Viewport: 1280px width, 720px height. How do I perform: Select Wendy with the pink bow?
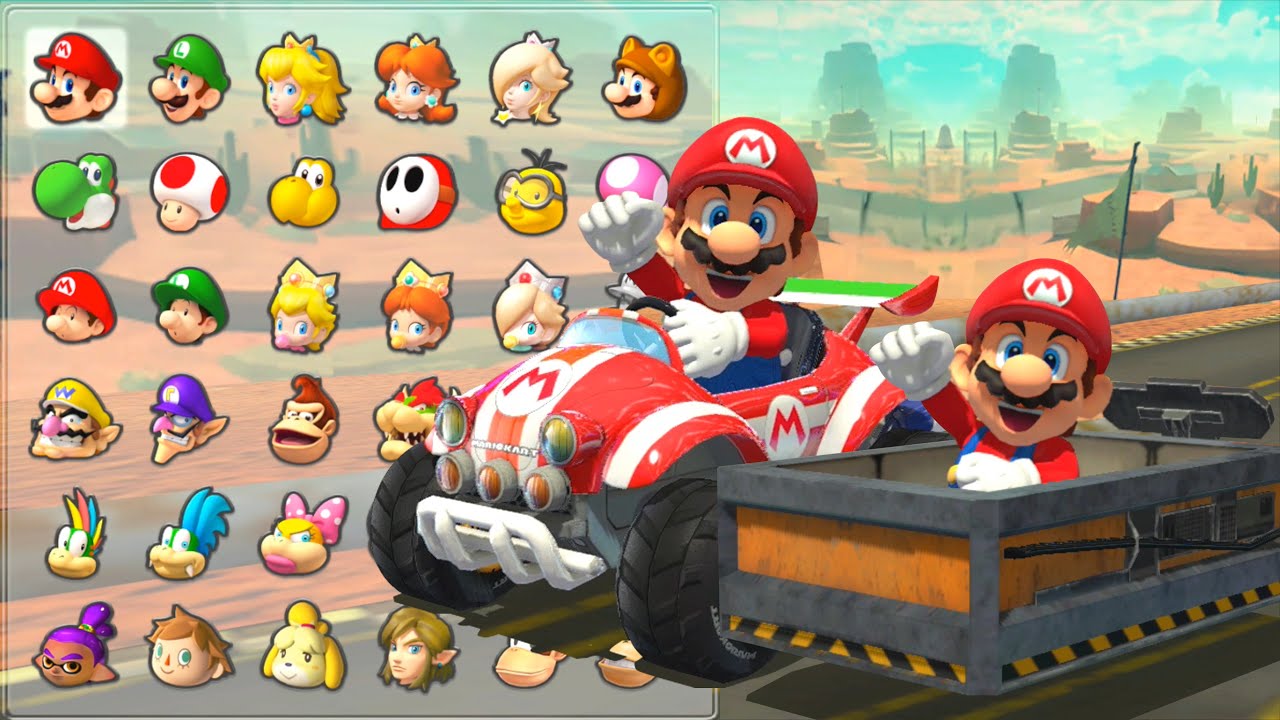tap(303, 534)
